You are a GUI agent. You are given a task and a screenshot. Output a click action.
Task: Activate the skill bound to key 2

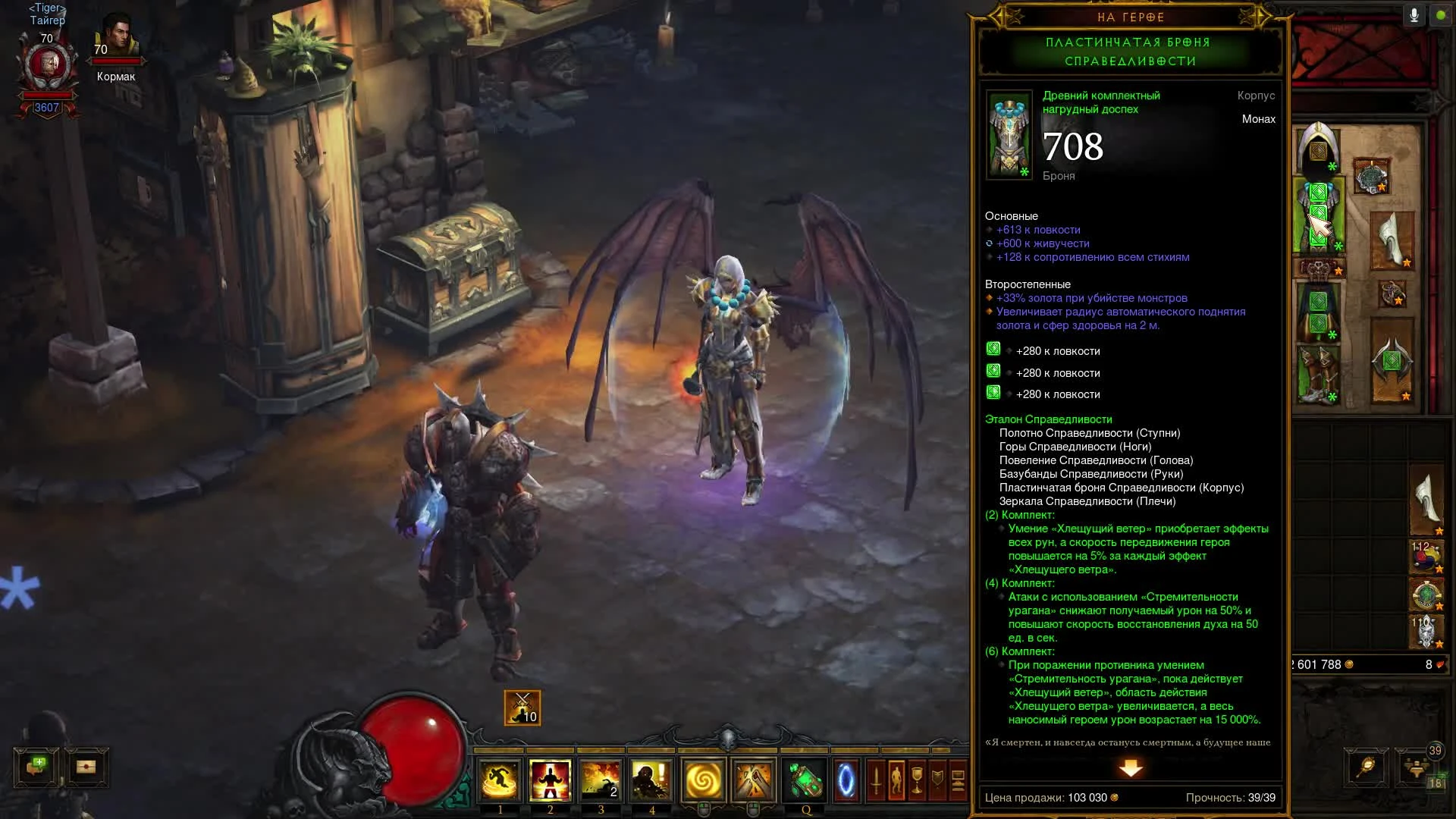point(548,780)
